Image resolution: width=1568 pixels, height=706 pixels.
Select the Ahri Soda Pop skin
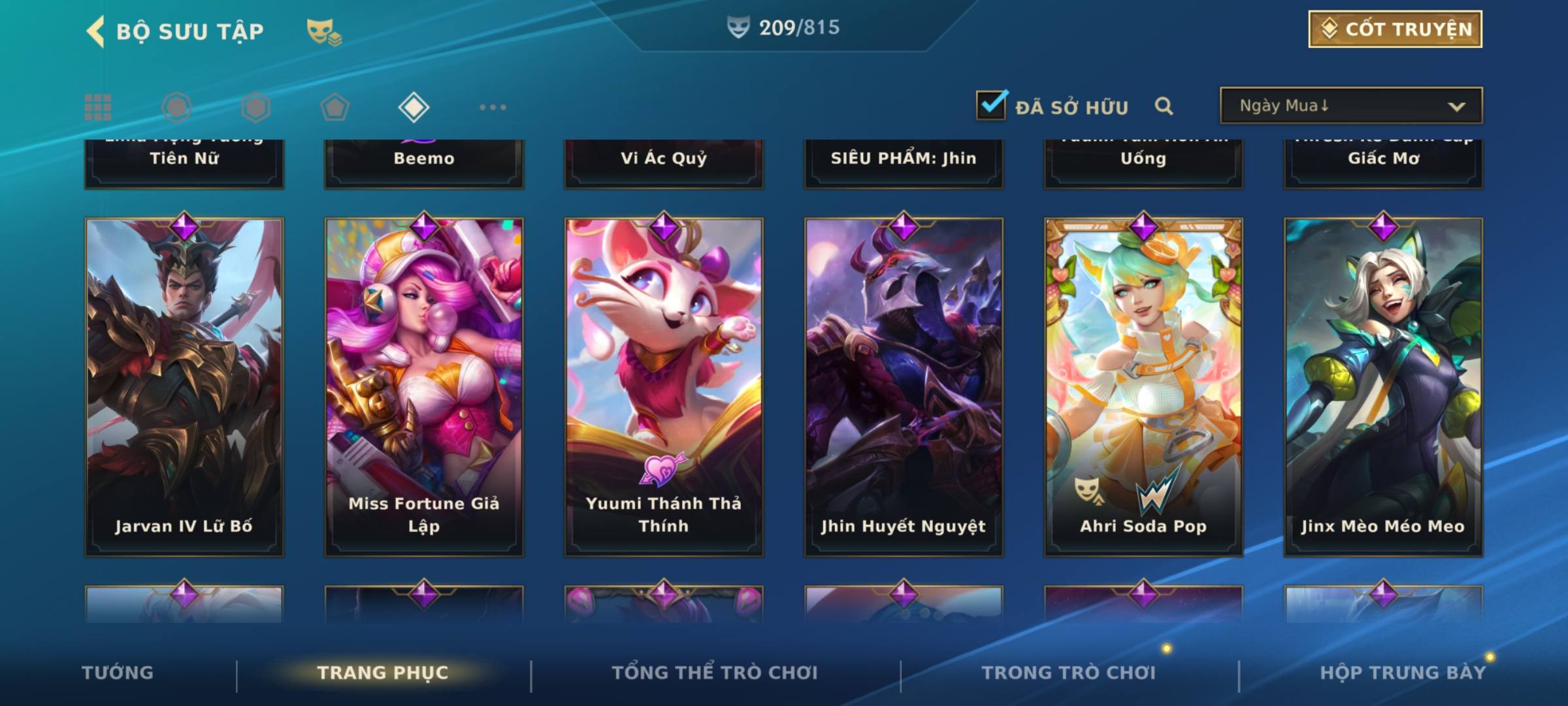(1143, 387)
